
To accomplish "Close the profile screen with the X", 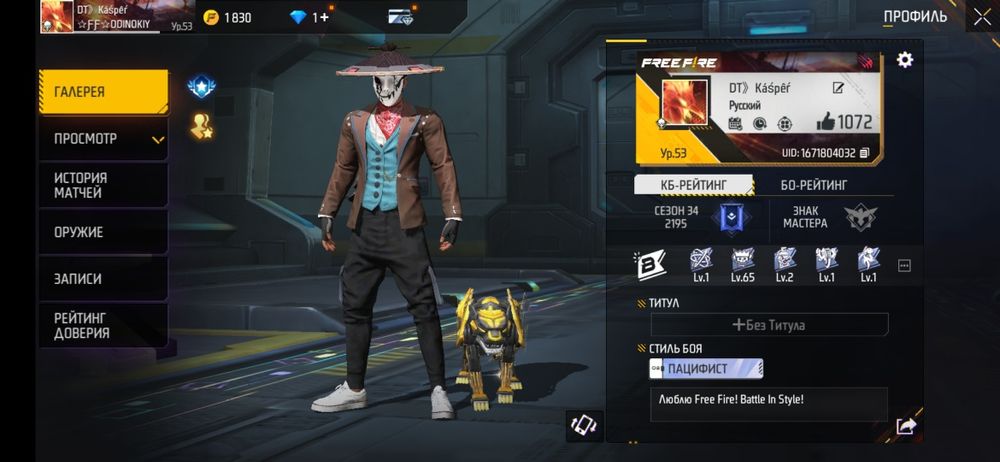I will pyautogui.click(x=981, y=16).
